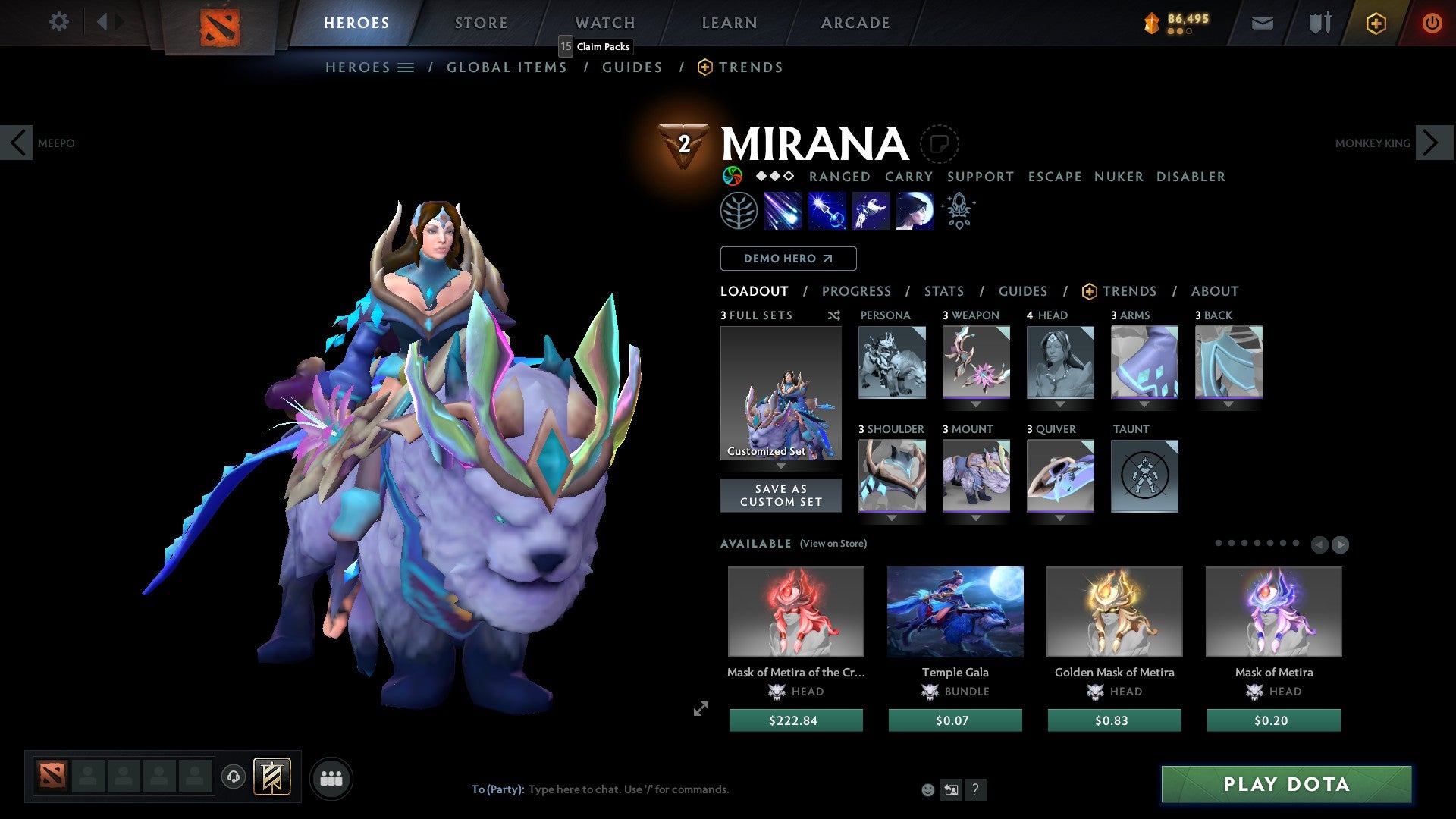Toggle expanded hero model view with diagonal arrows
Viewport: 1456px width, 819px height.
click(x=700, y=709)
